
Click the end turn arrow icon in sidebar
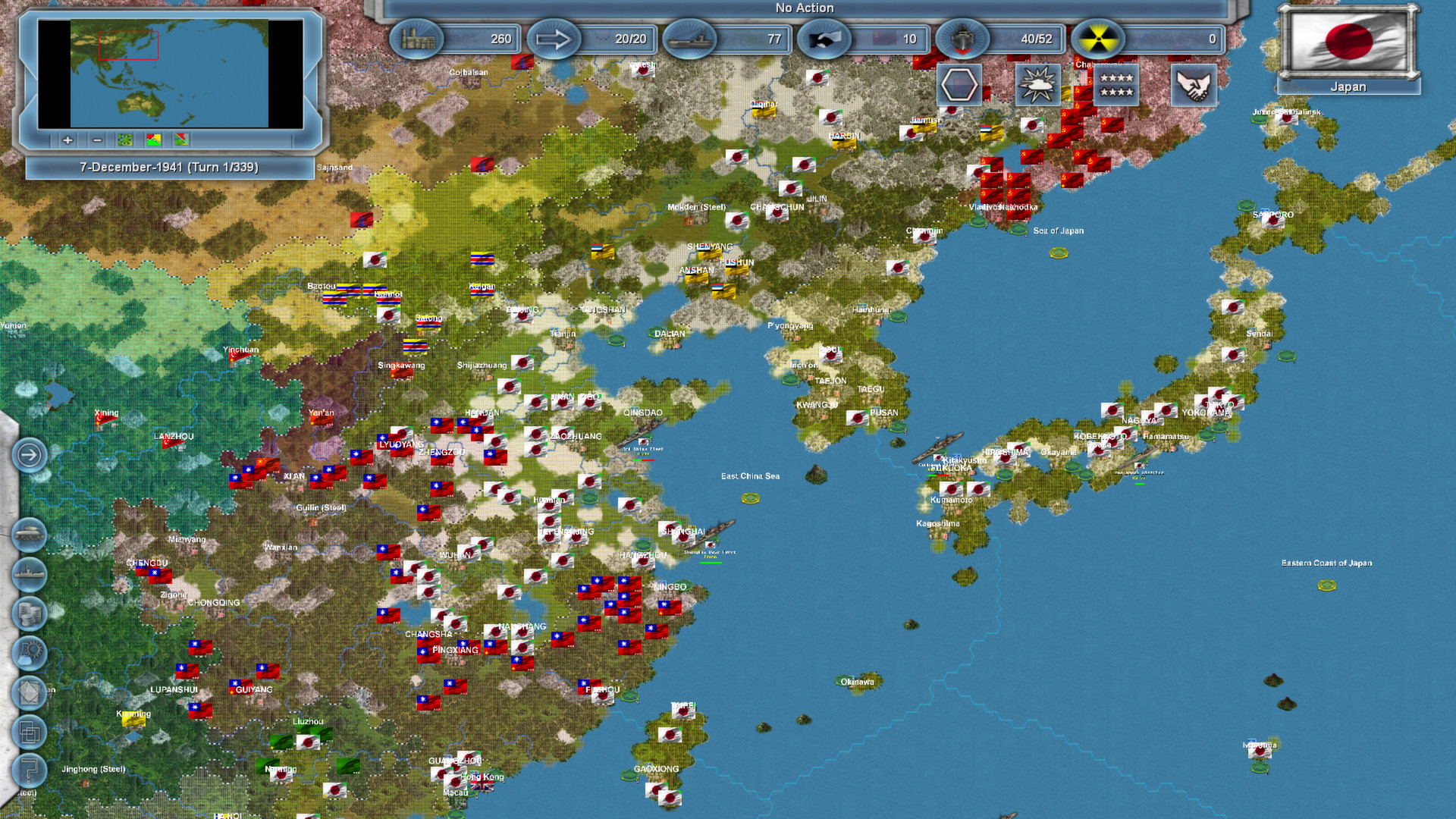[30, 453]
